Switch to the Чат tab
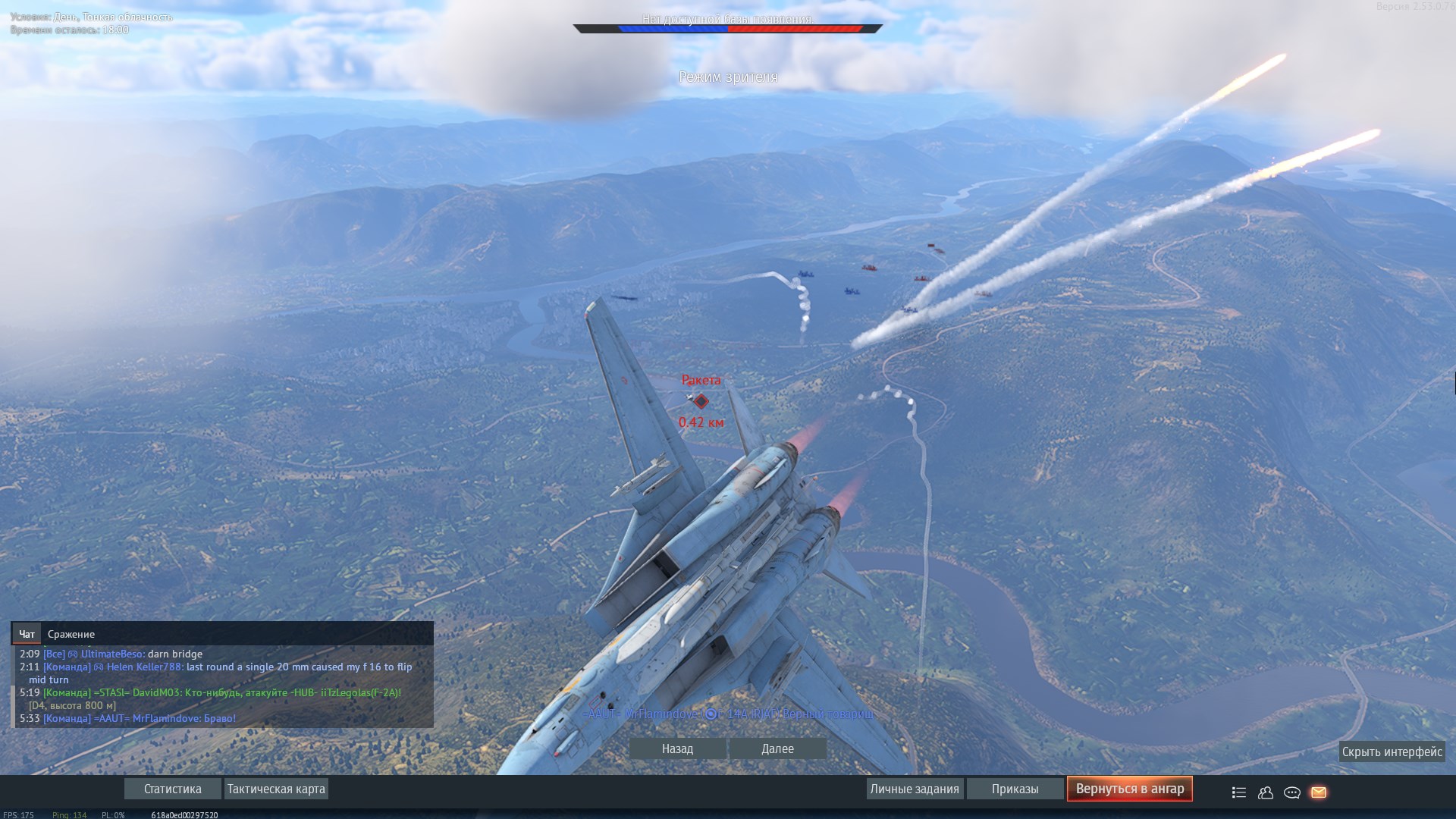Viewport: 1456px width, 819px height. 27,634
